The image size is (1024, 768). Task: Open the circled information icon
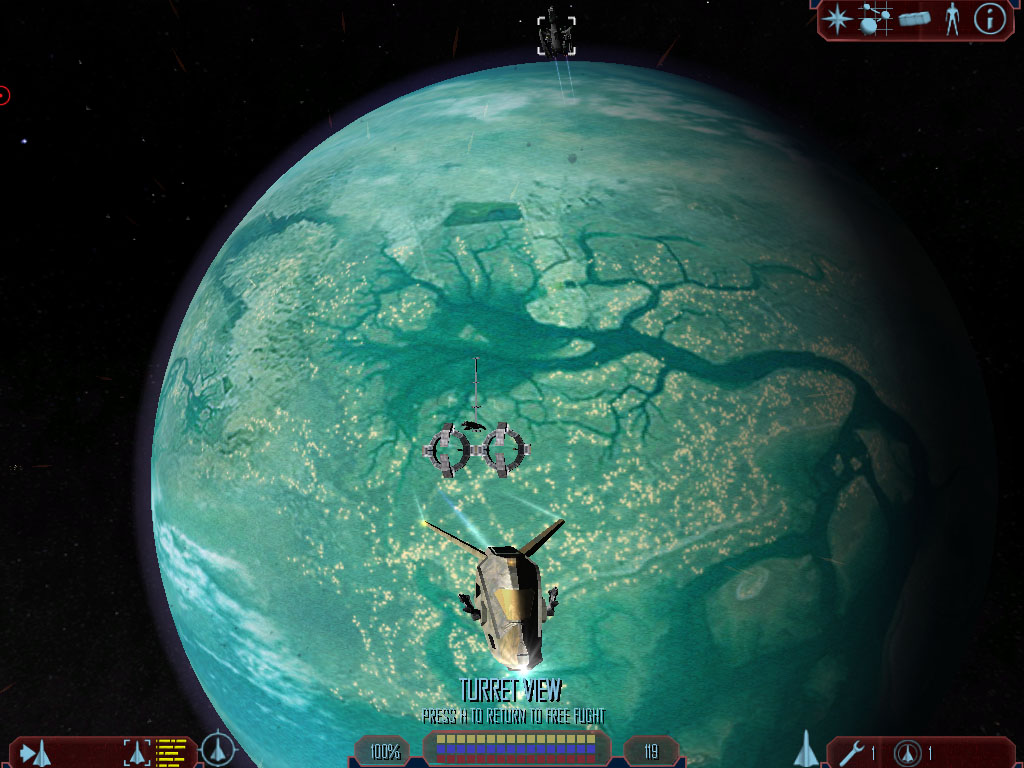pos(989,18)
